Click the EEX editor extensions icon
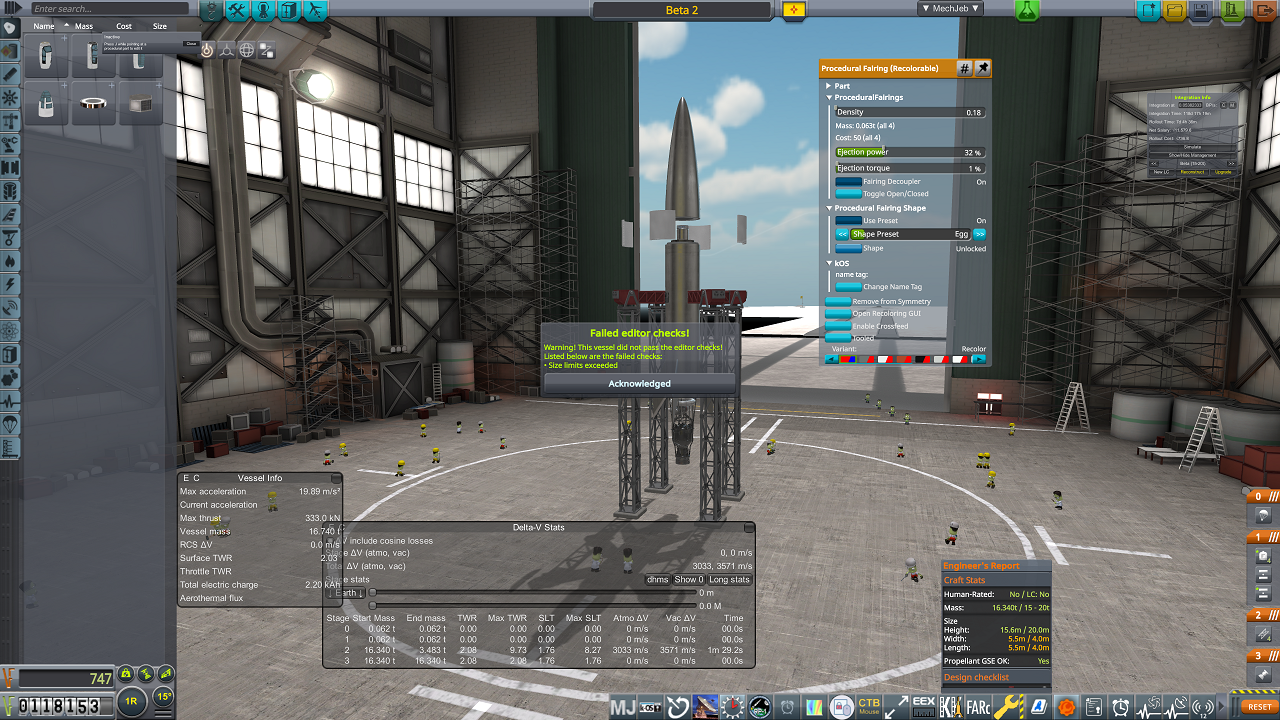Image resolution: width=1280 pixels, height=720 pixels. click(x=923, y=706)
